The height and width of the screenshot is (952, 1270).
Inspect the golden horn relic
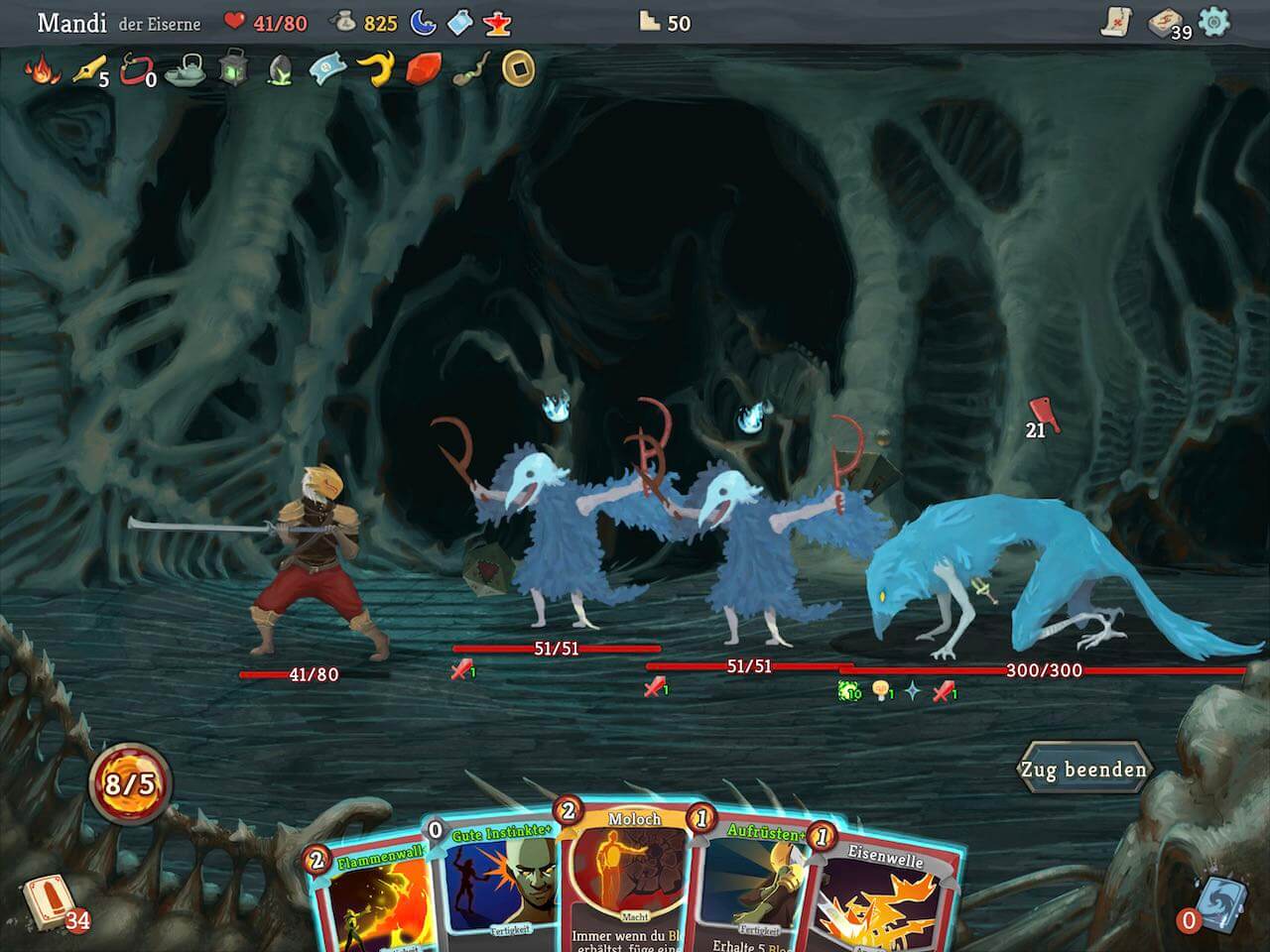(375, 67)
